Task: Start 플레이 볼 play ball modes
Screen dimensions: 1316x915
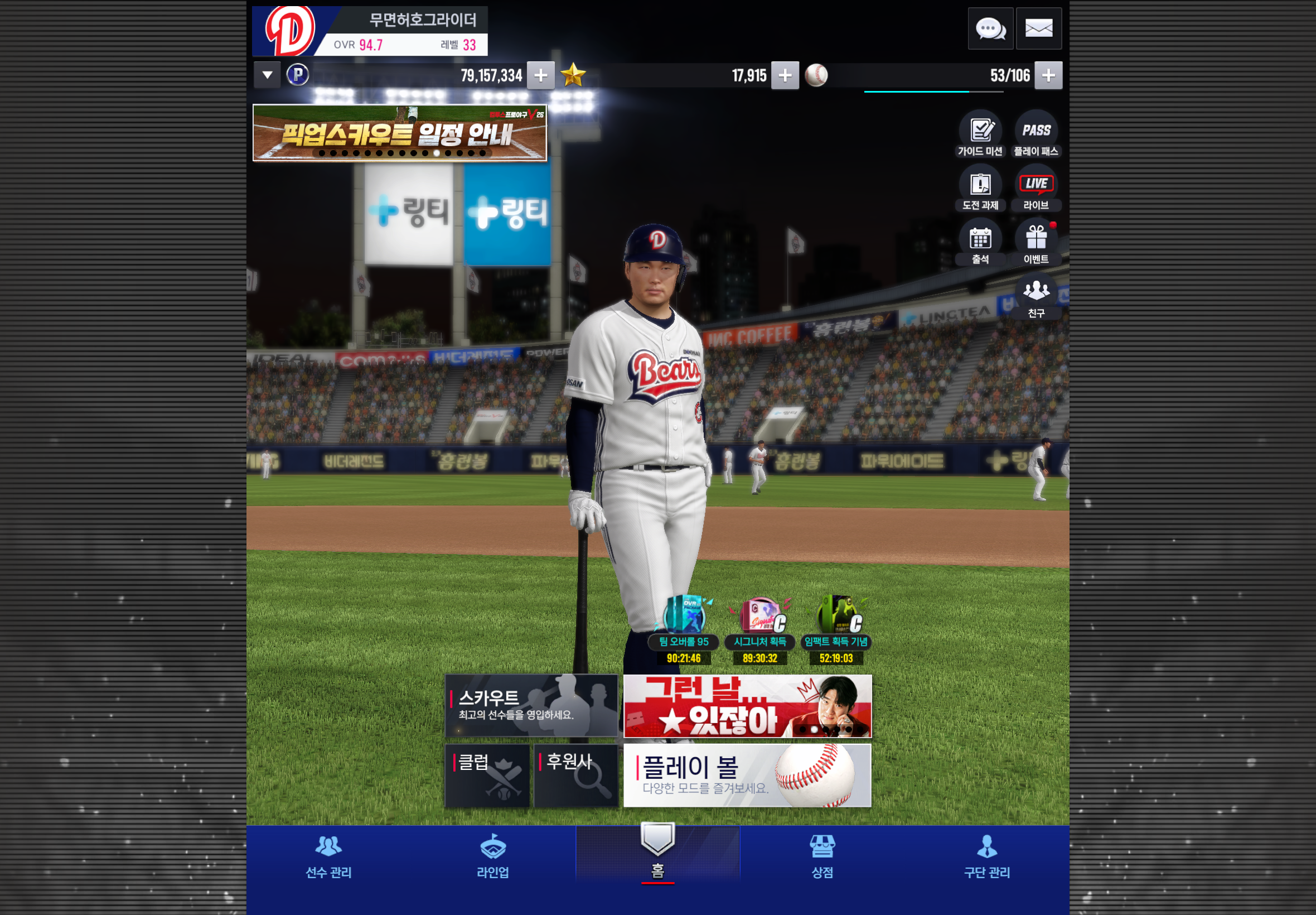Action: [x=747, y=775]
